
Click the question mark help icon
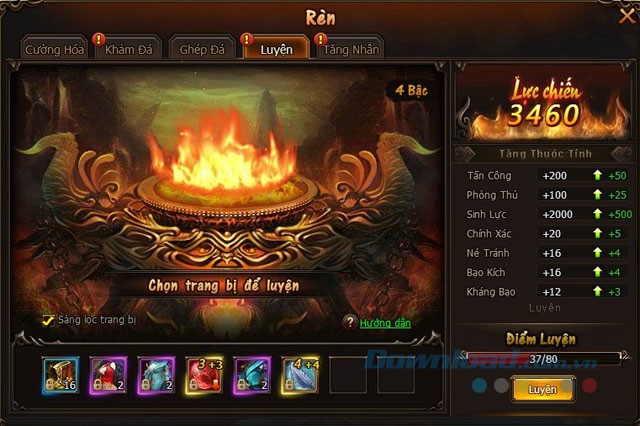[x=349, y=322]
